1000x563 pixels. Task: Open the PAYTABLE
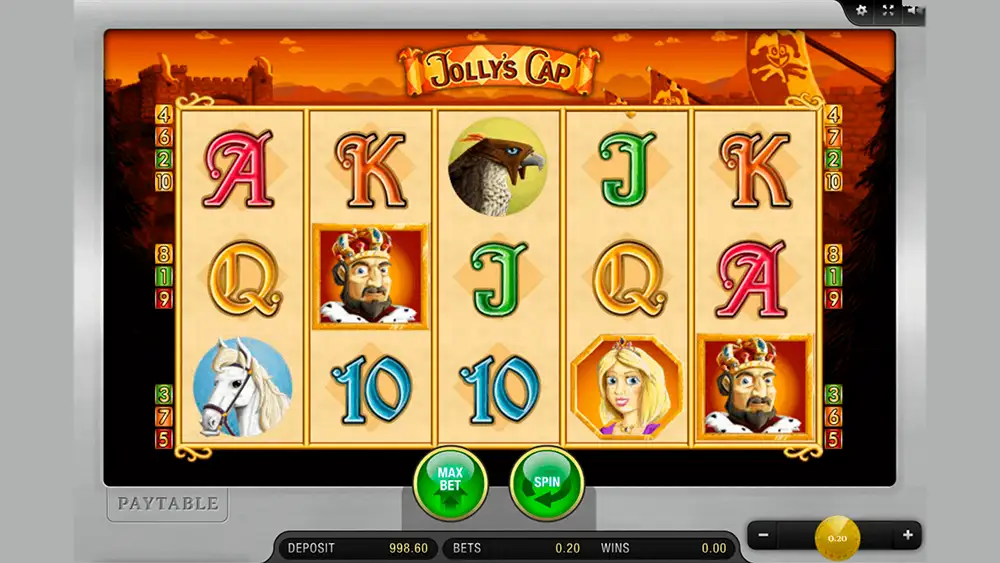point(167,503)
